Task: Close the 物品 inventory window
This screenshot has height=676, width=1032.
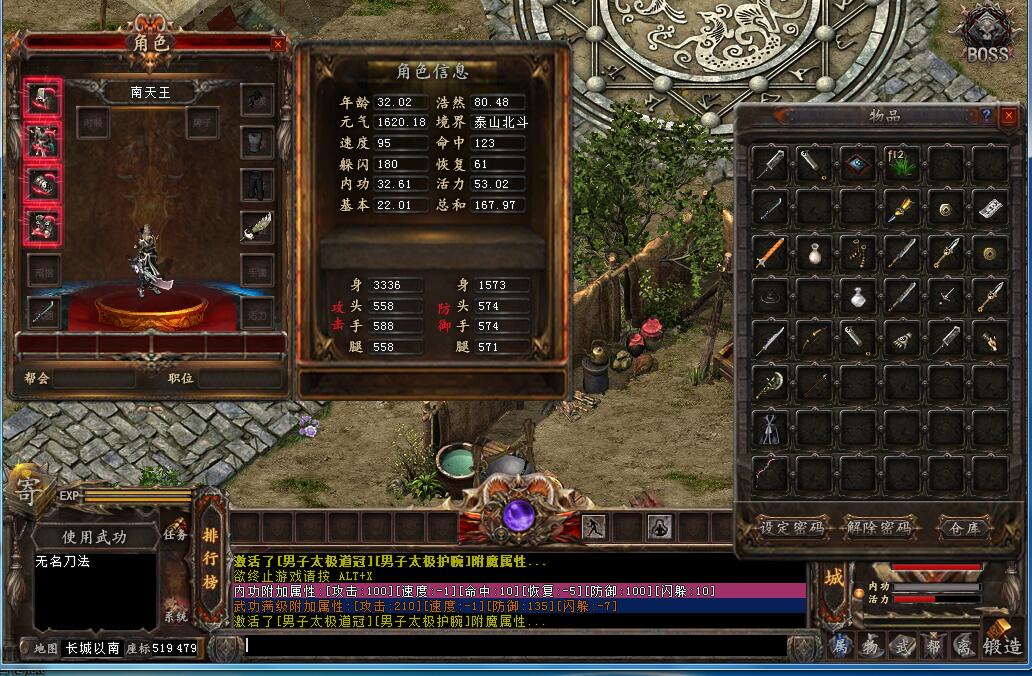Action: [x=1008, y=116]
